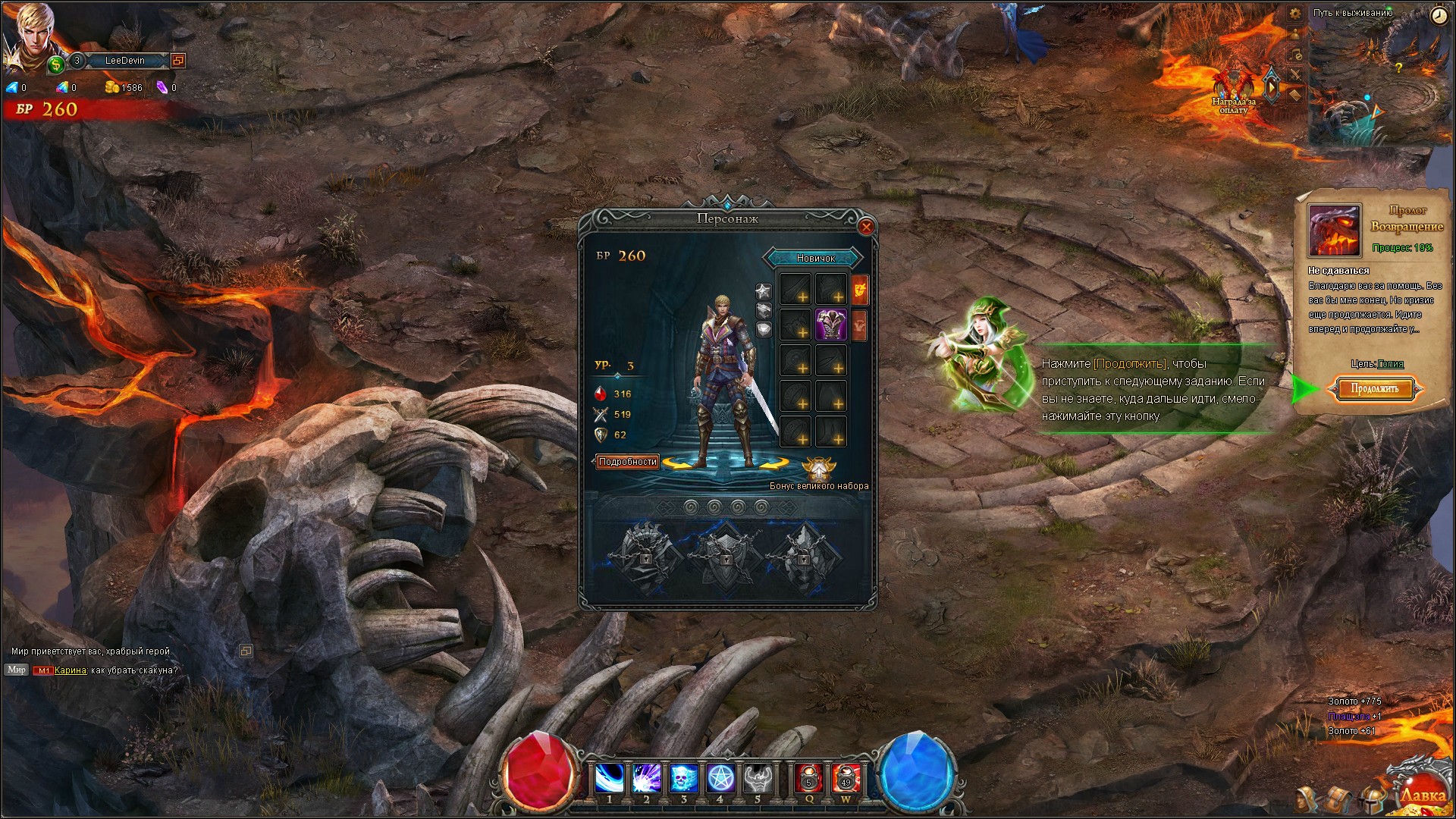Image resolution: width=1456 pixels, height=819 pixels.
Task: Open the backpack inventory icon
Action: pos(1338,799)
